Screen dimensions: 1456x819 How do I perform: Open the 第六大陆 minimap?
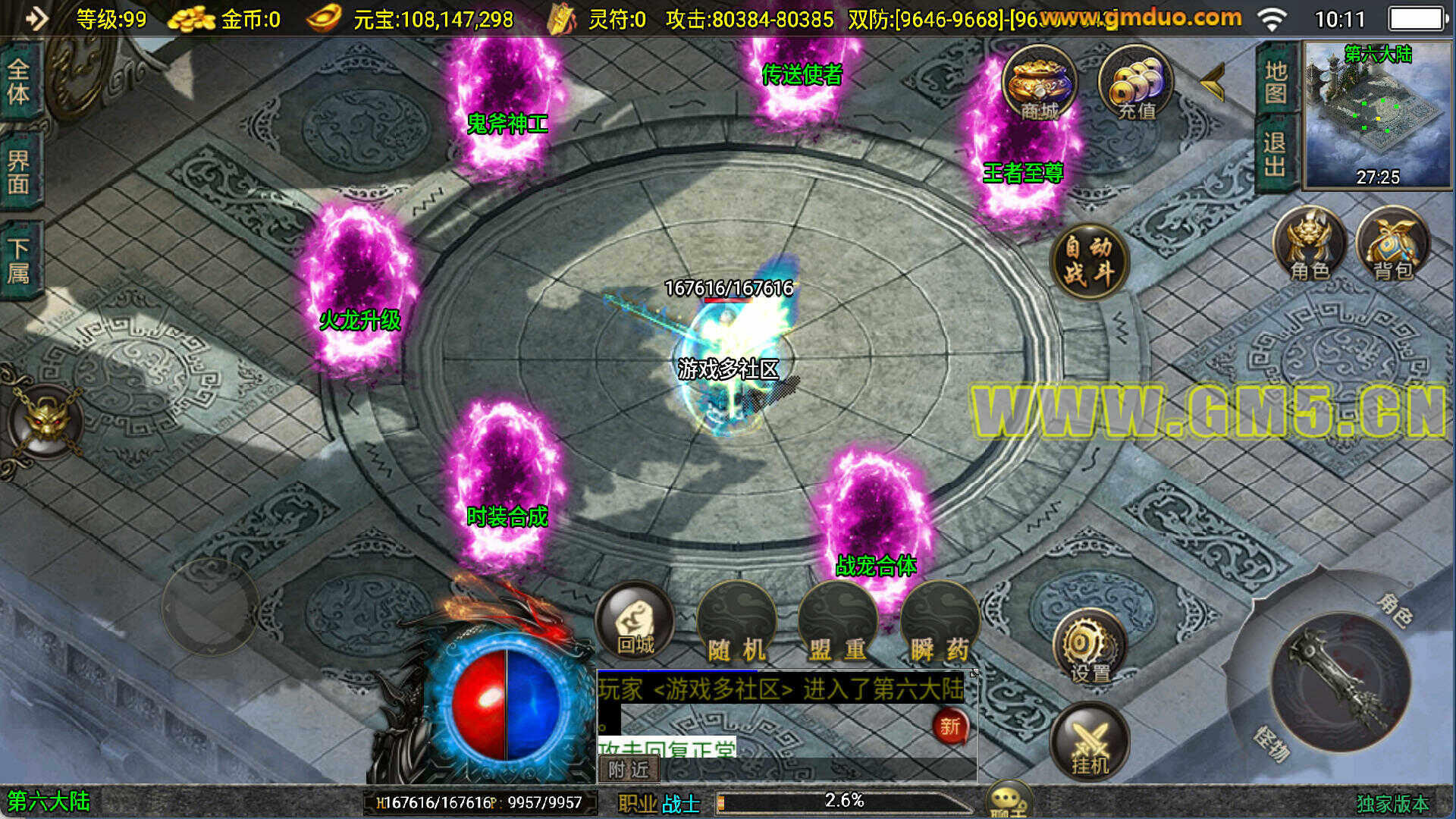coord(1376,114)
